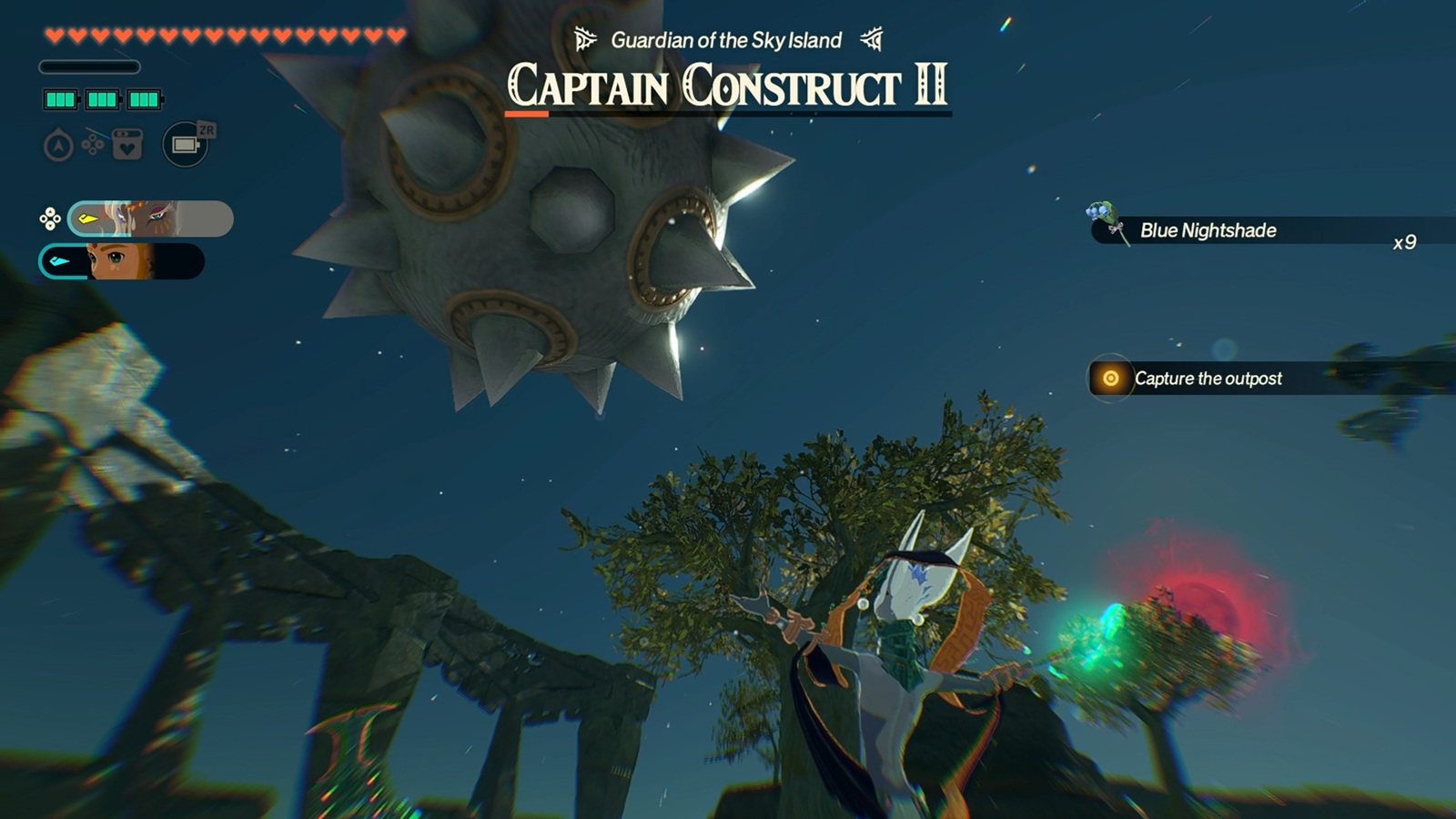
Task: Switch to the white-haired character portrait
Action: 150,218
